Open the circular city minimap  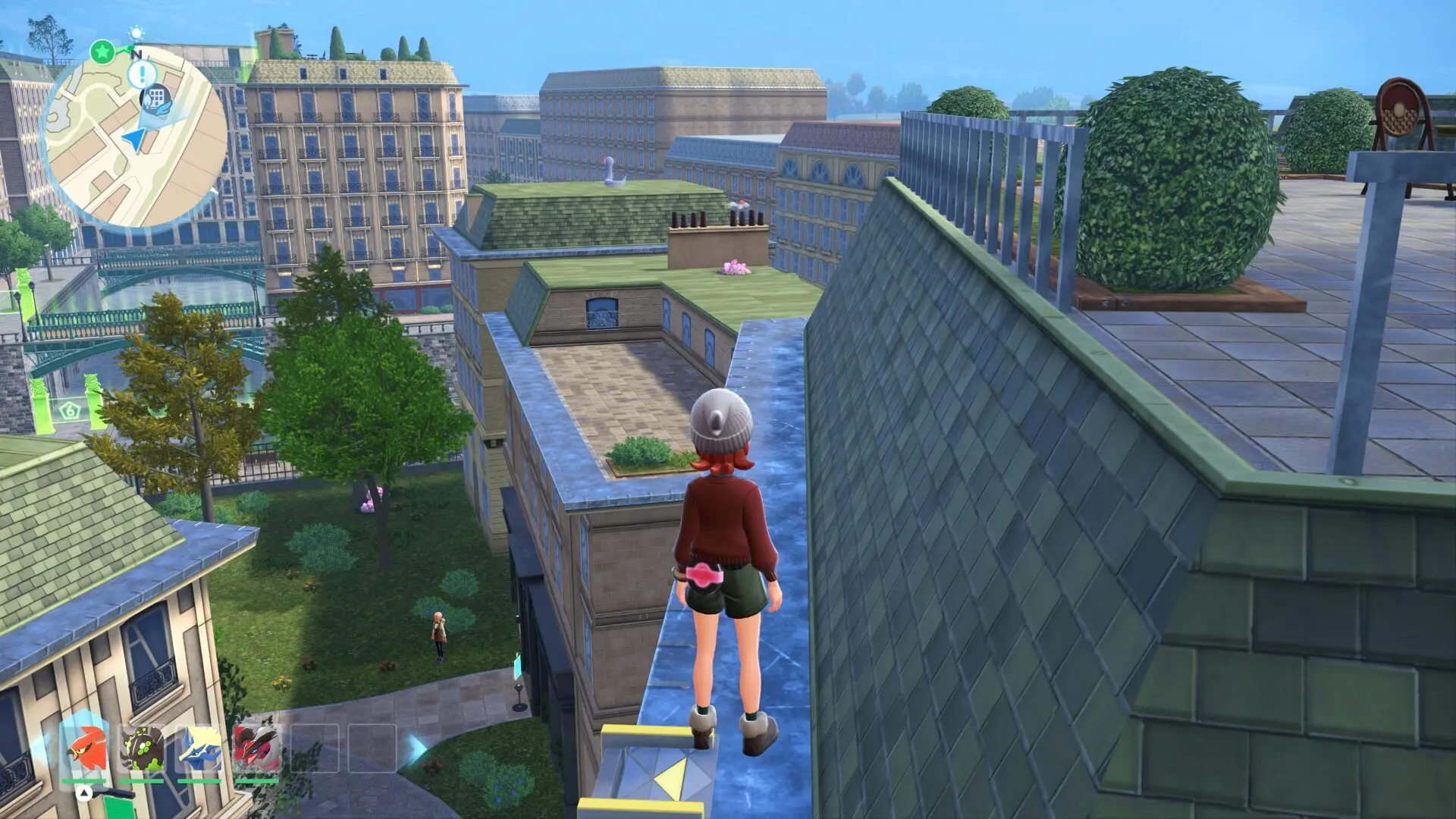point(135,136)
